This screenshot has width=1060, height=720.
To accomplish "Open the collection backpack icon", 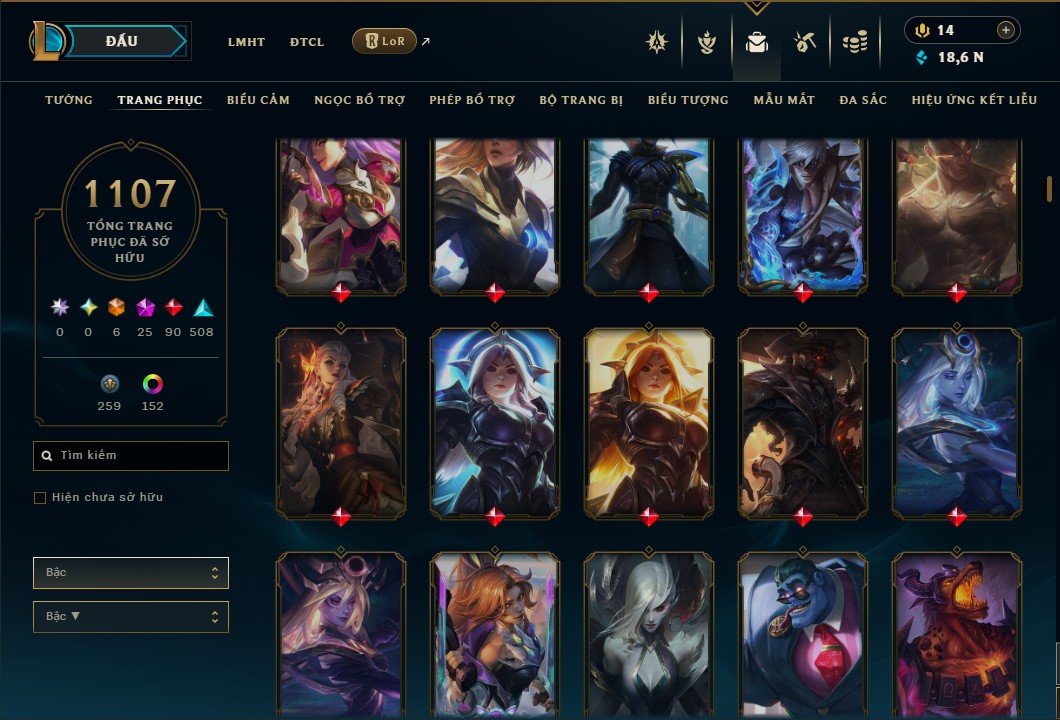I will (757, 42).
